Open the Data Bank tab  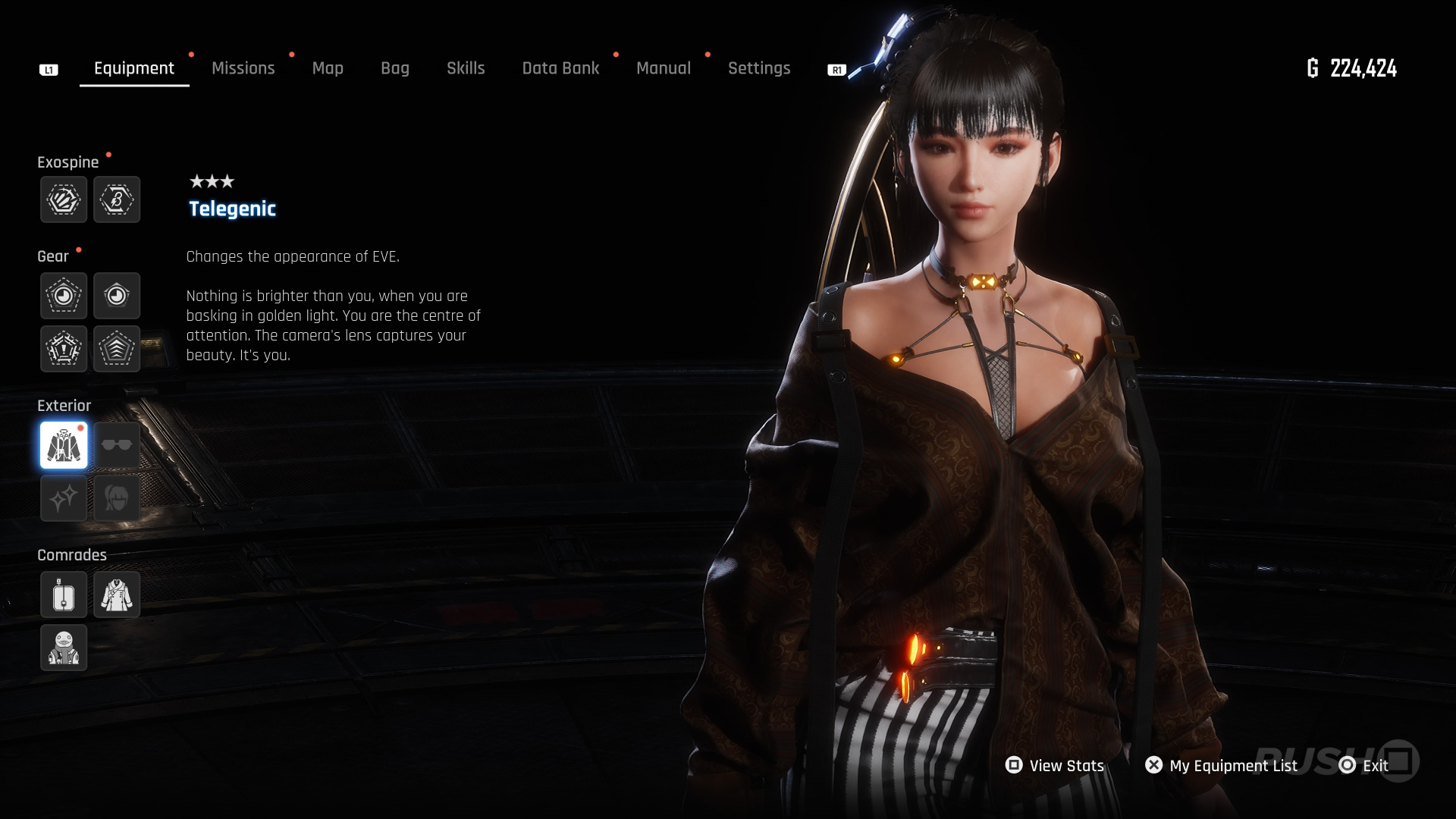pos(560,68)
